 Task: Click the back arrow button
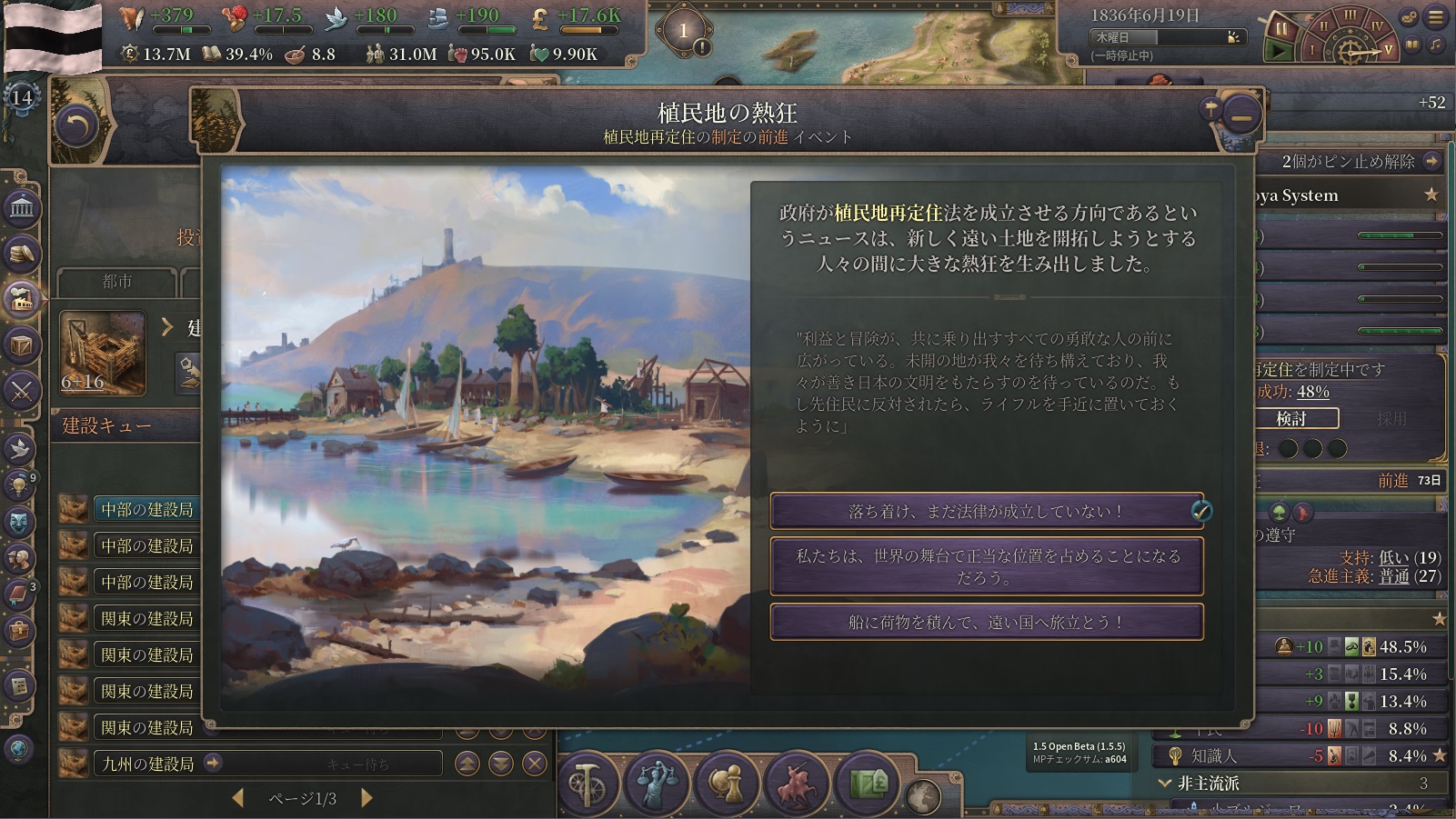76,126
